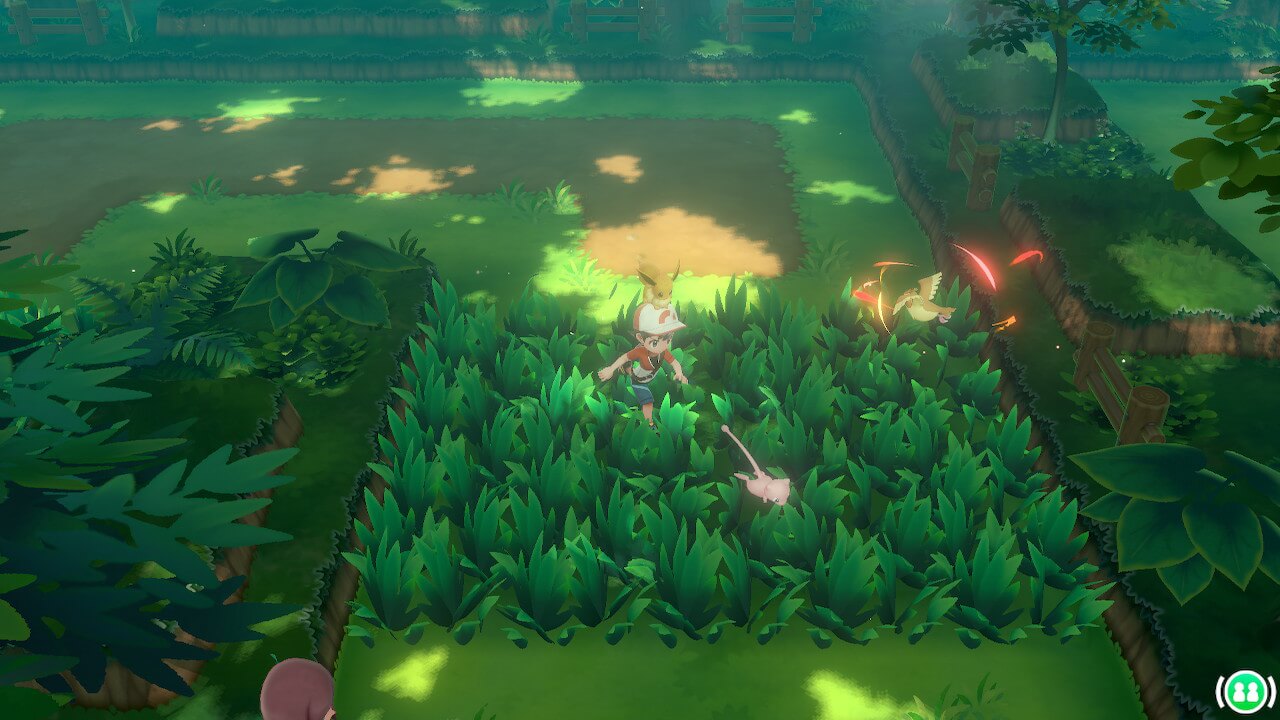Tap the green two-player support icon
This screenshot has width=1280, height=720.
[x=1245, y=692]
